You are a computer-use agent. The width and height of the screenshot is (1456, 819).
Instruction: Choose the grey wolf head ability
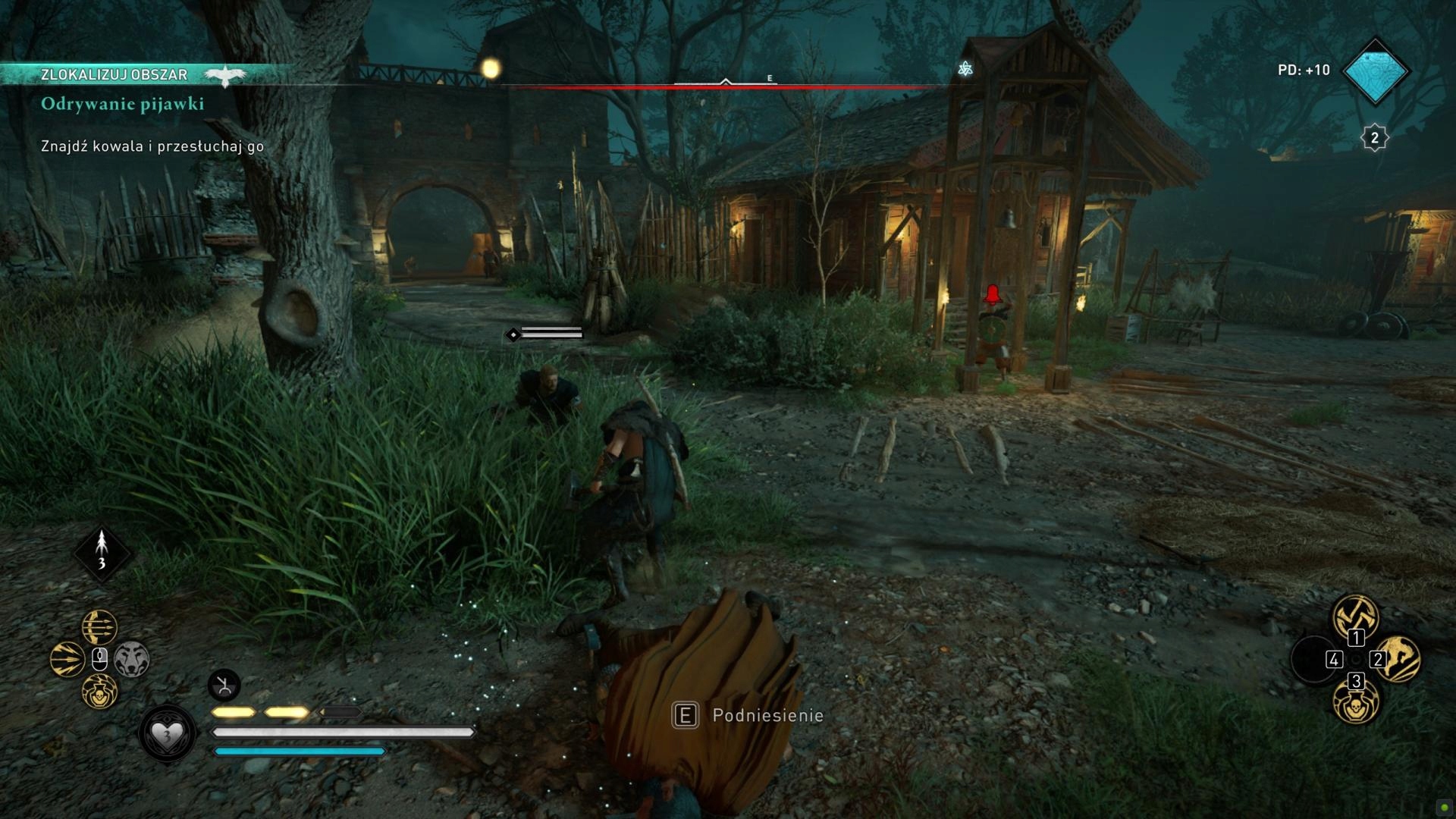point(132,659)
